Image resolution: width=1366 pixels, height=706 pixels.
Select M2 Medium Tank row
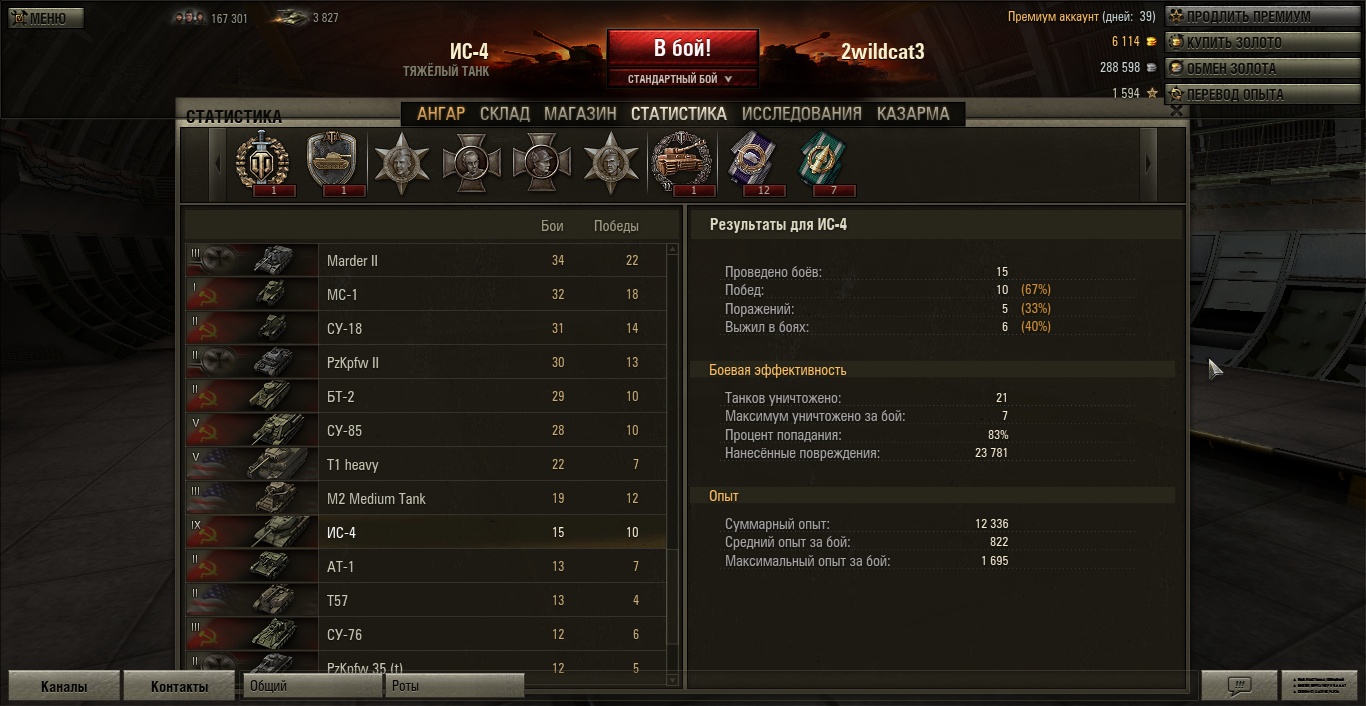point(425,499)
